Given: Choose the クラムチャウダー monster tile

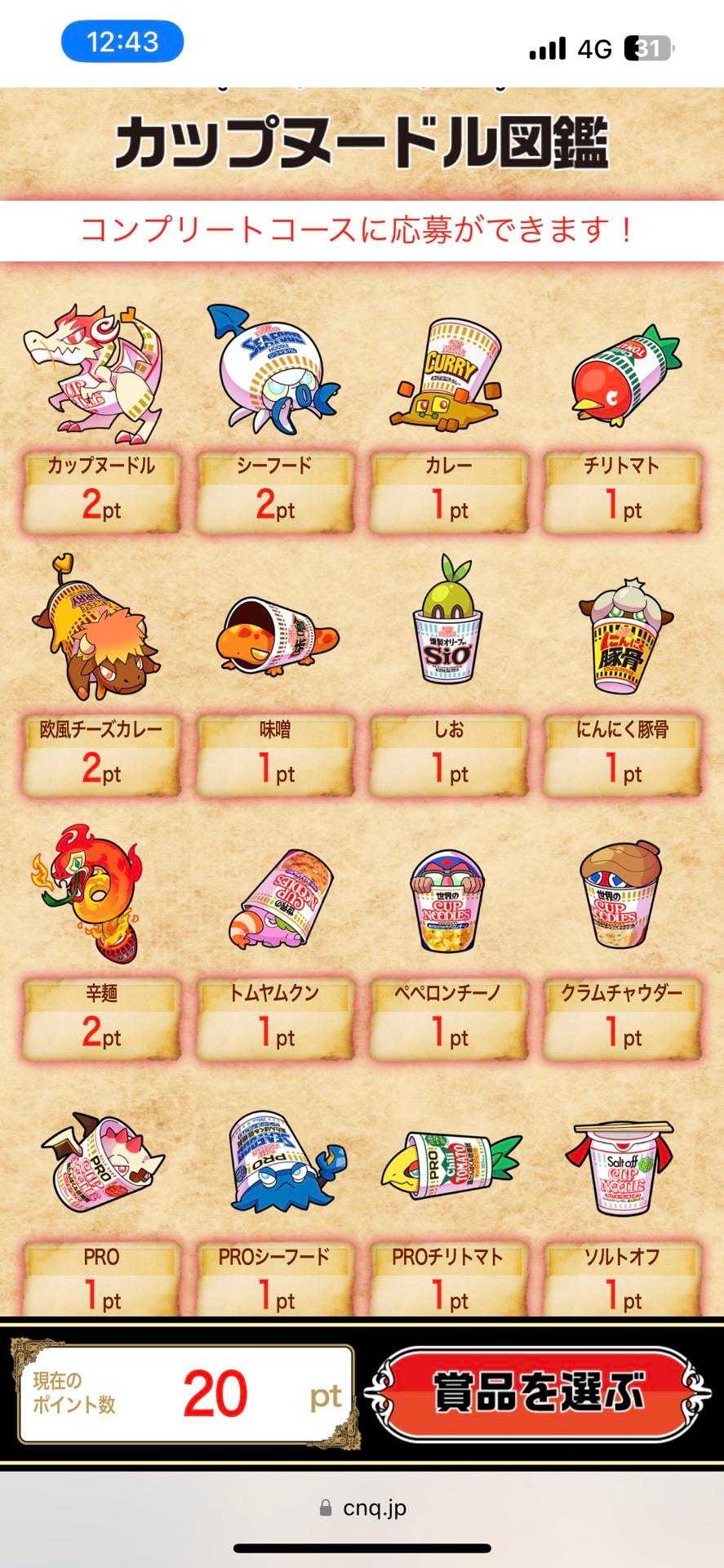Looking at the screenshot, I should 622,898.
